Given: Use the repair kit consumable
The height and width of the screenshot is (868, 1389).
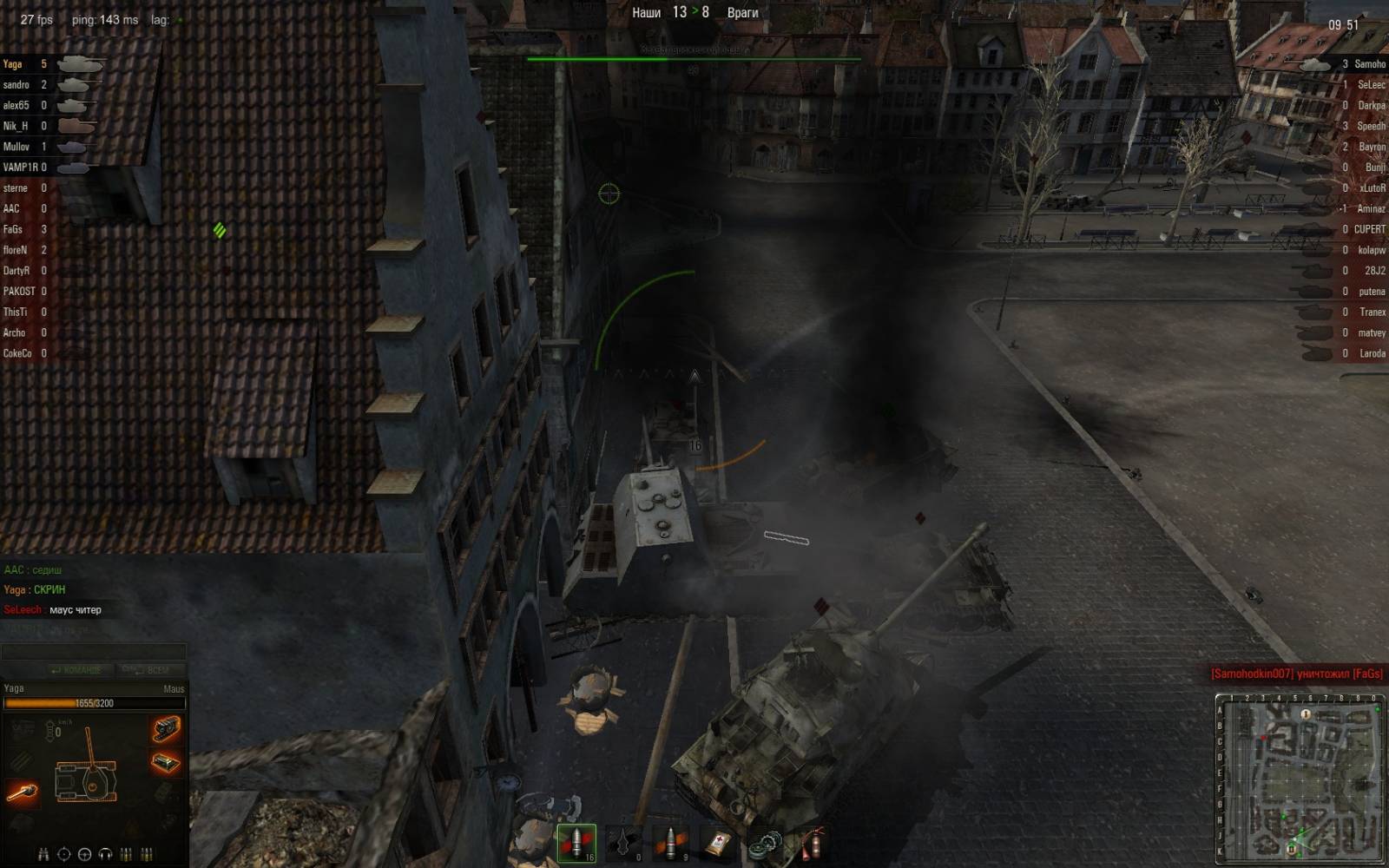Looking at the screenshot, I should click(x=765, y=843).
